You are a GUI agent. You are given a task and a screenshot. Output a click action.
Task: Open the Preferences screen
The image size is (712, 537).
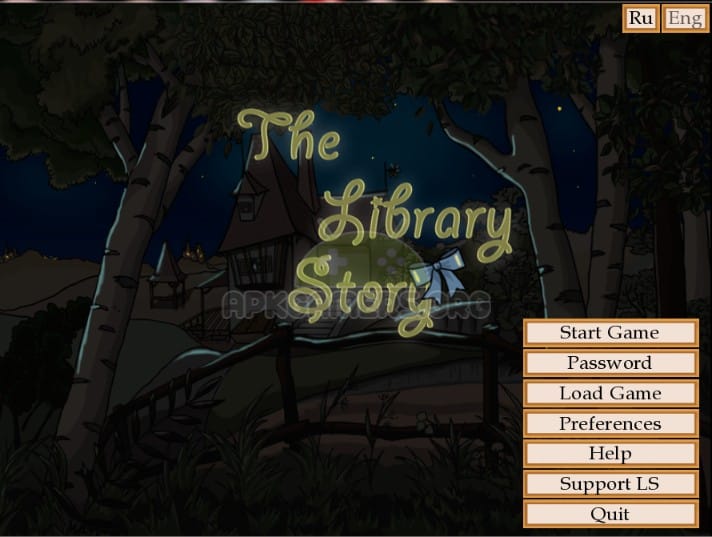pyautogui.click(x=609, y=424)
